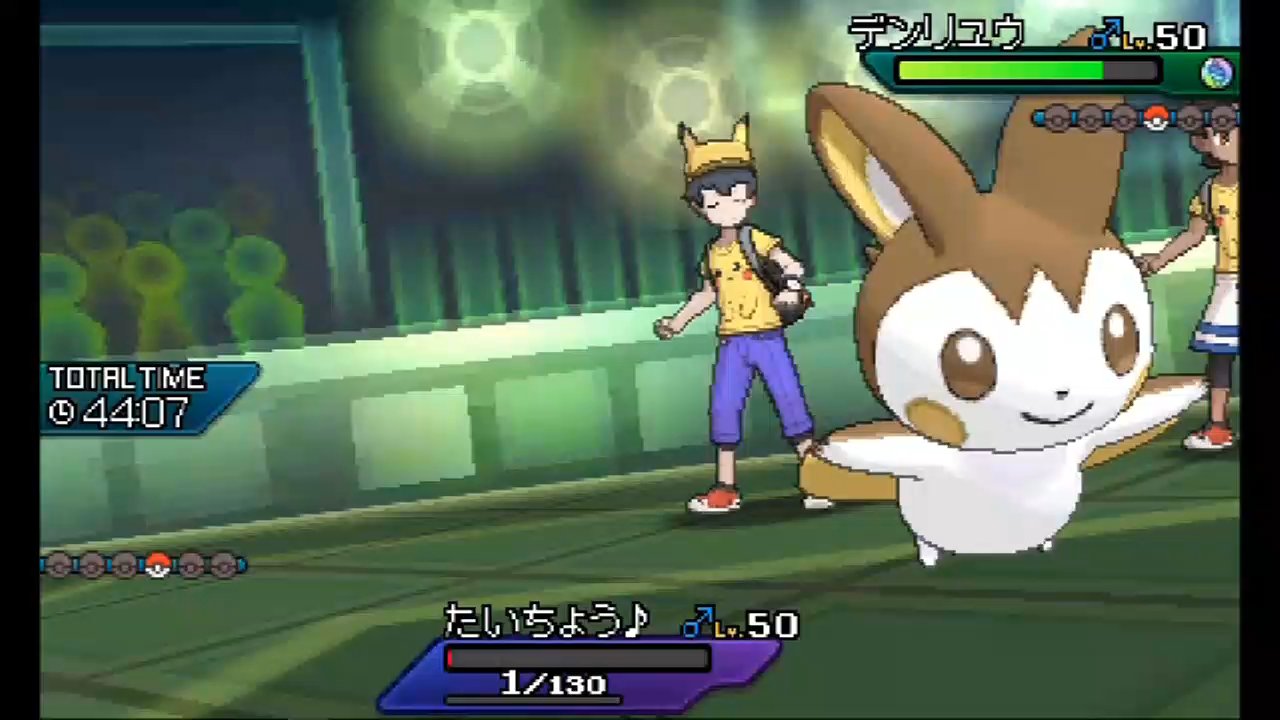Select the たいちょう♪ nickname label

[545, 622]
